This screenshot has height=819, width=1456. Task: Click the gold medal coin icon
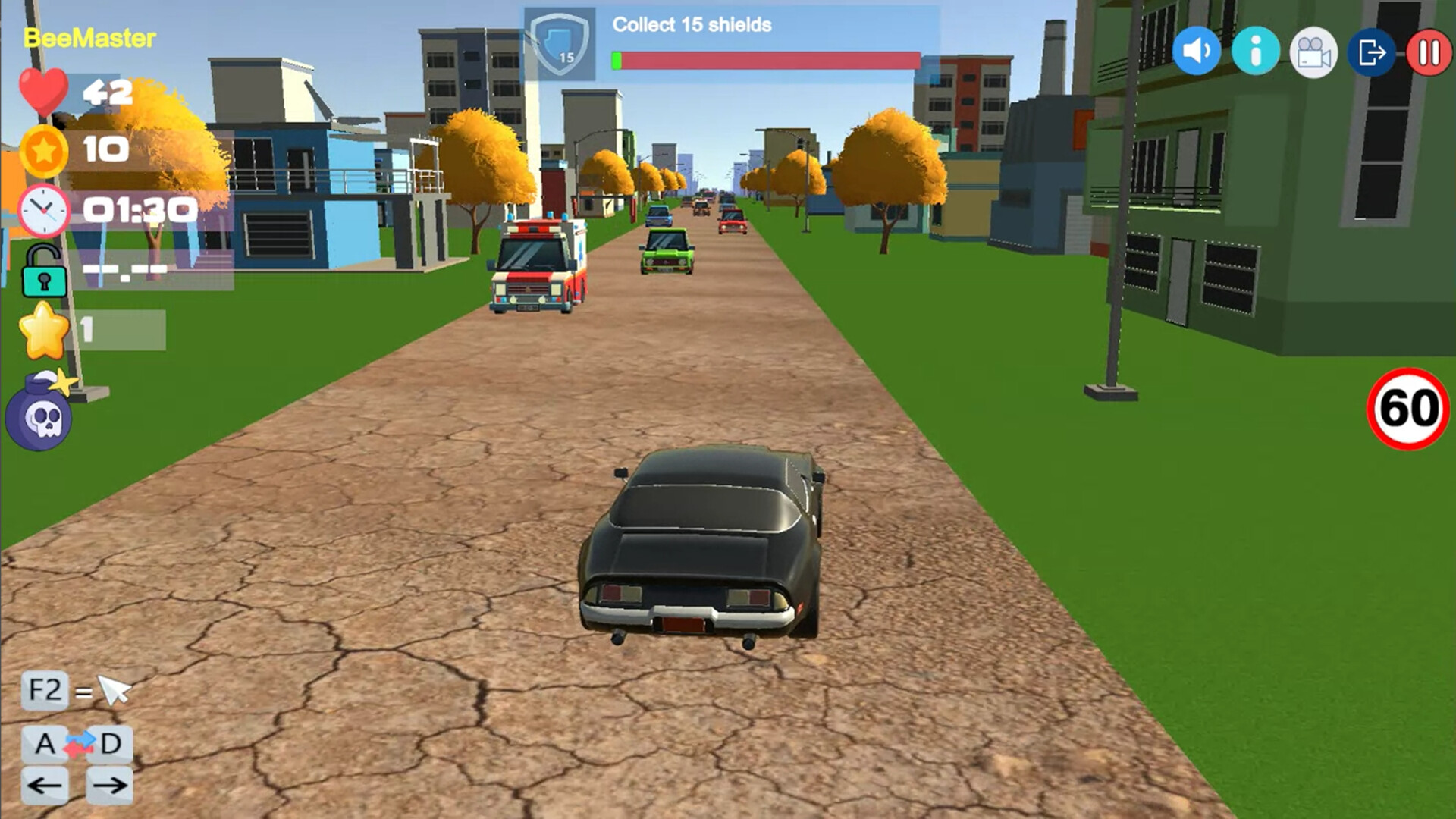point(45,150)
